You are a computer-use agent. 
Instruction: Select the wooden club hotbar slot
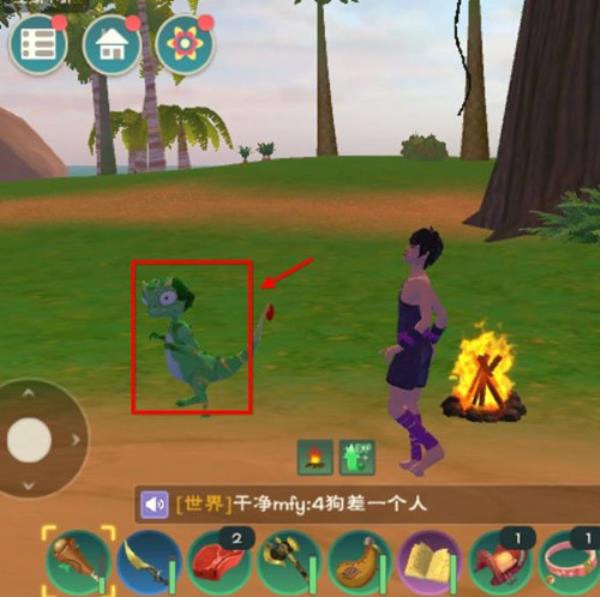(76, 561)
